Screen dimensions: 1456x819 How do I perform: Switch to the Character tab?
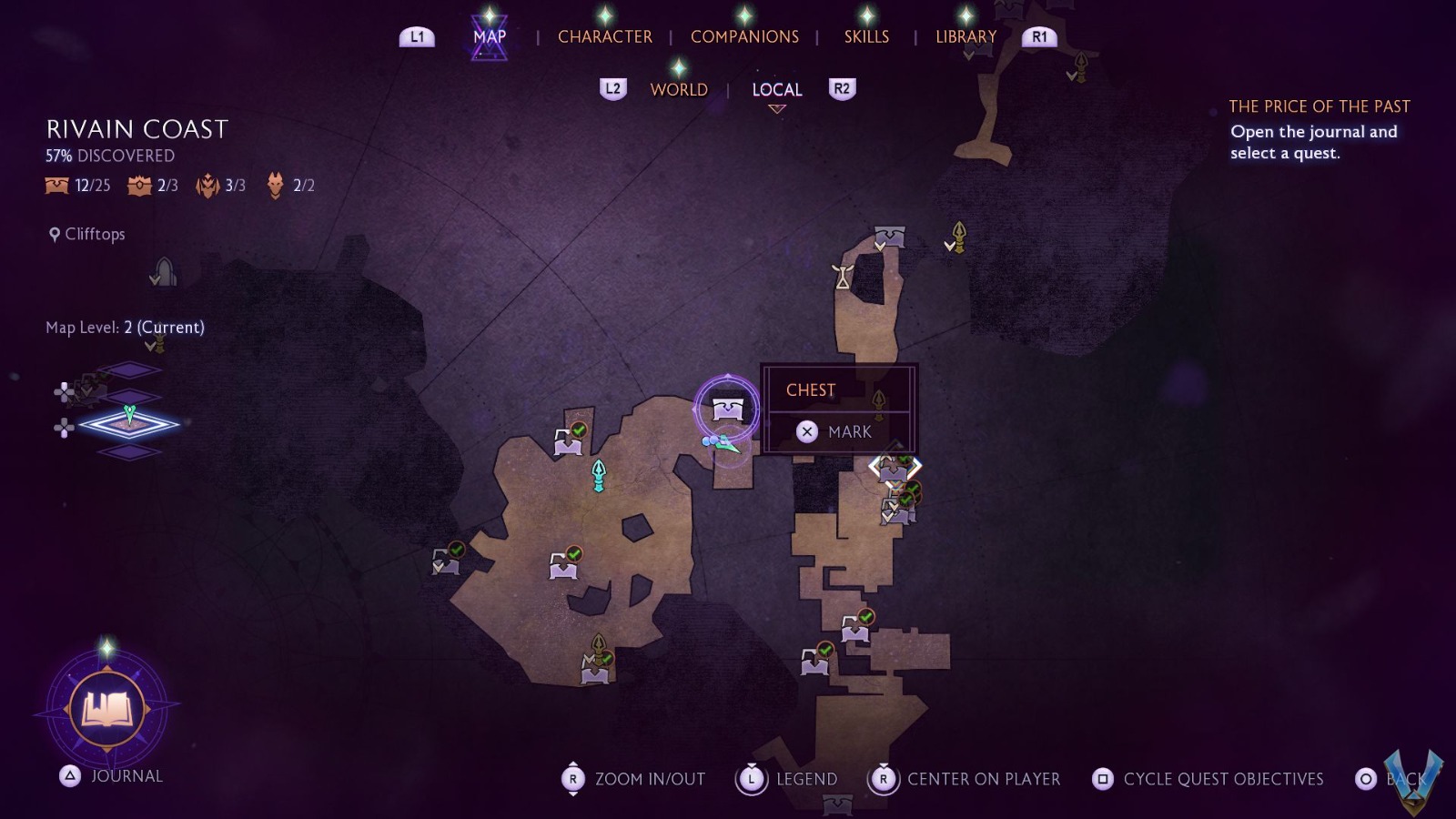[x=604, y=36]
